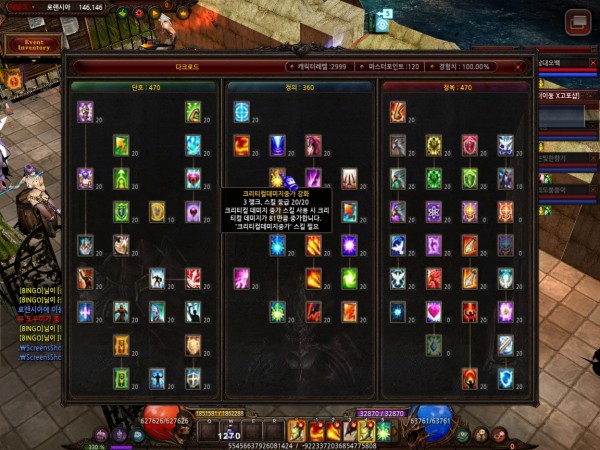
Task: Select the 단호 : 470 tree header
Action: pyautogui.click(x=144, y=87)
